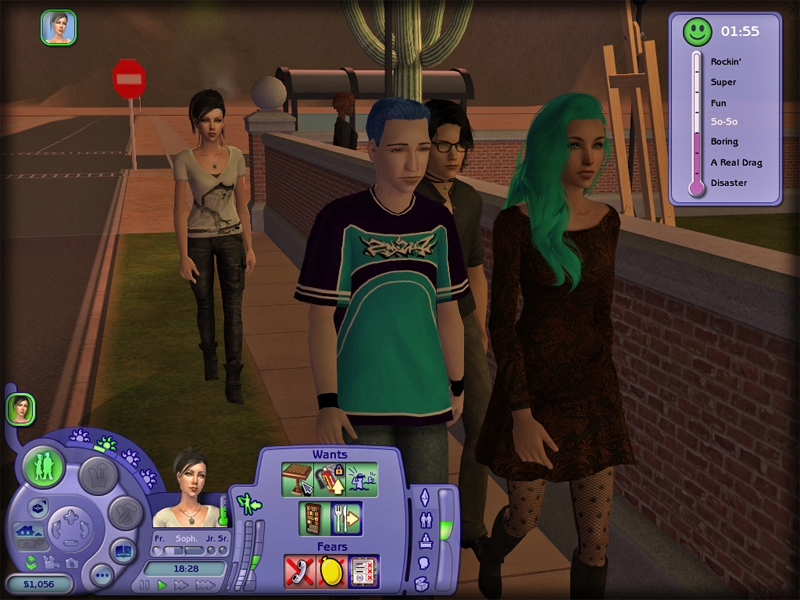The height and width of the screenshot is (600, 800).
Task: Select the chess table want
Action: click(297, 479)
